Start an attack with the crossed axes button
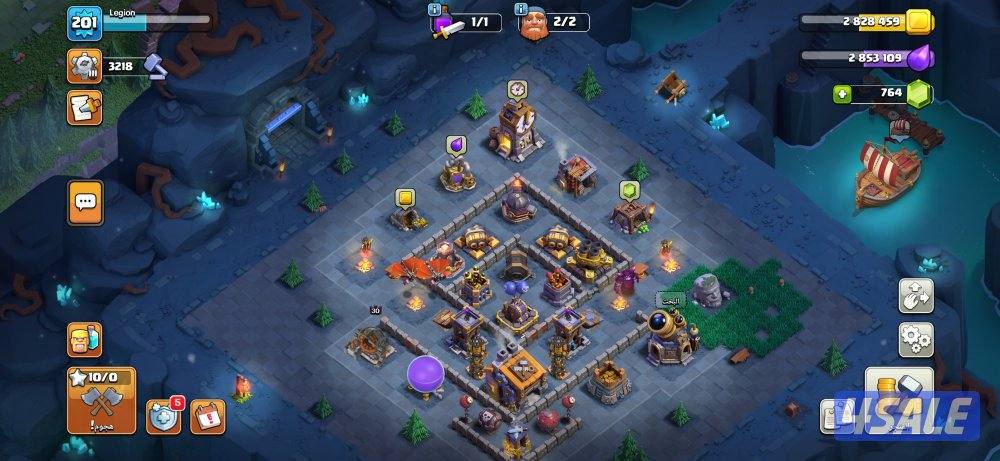The height and width of the screenshot is (461, 1000). click(100, 400)
